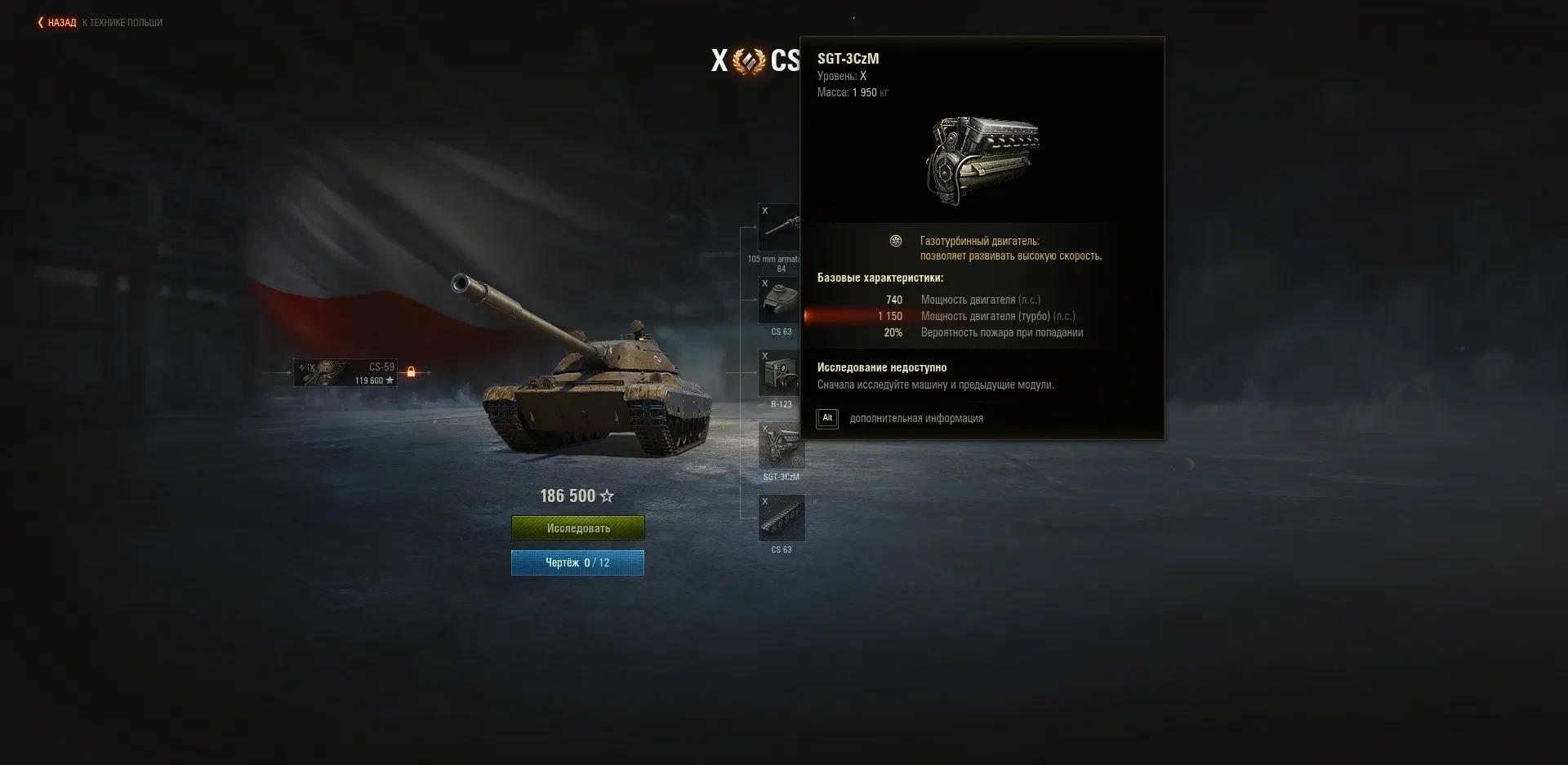
Task: Choose the CS 63 turret module
Action: pos(779,300)
